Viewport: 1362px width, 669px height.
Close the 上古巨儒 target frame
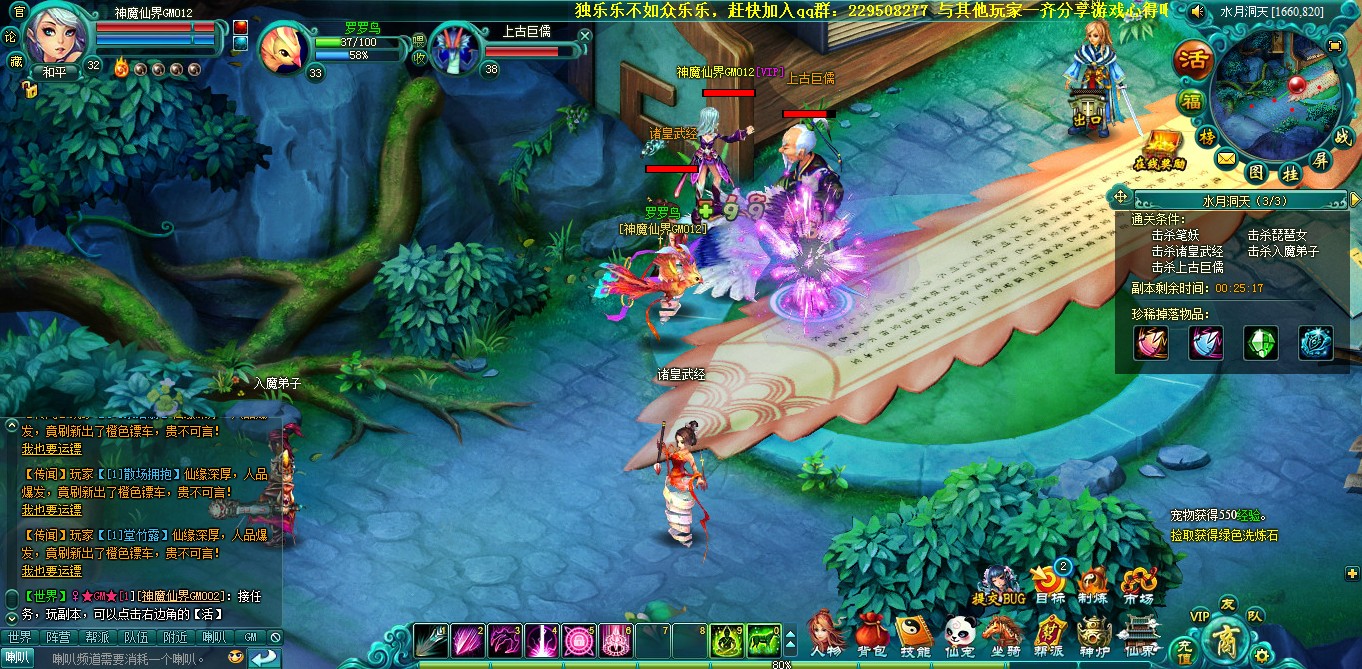click(585, 35)
